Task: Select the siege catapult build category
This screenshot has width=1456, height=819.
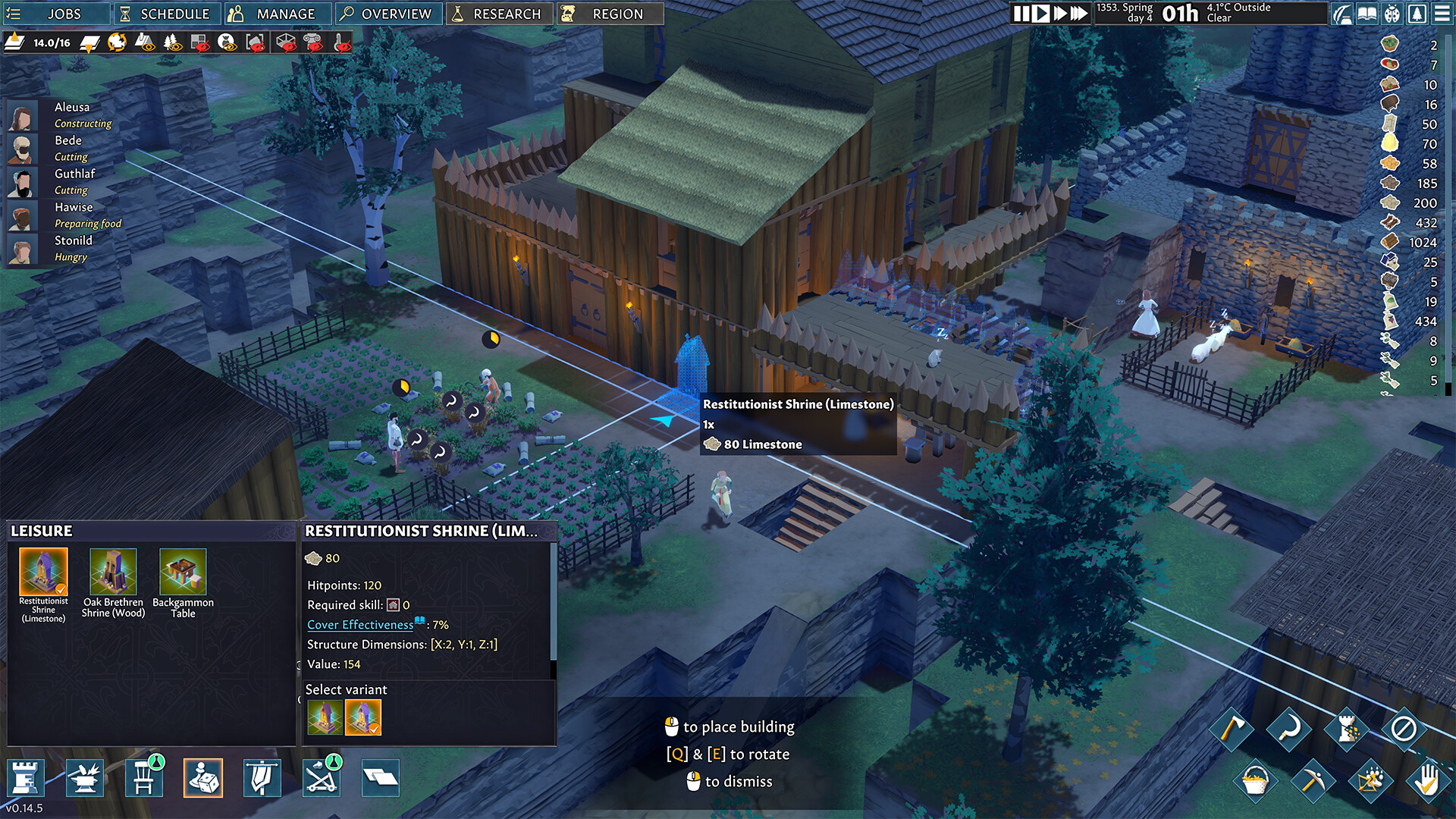Action: coord(321,777)
